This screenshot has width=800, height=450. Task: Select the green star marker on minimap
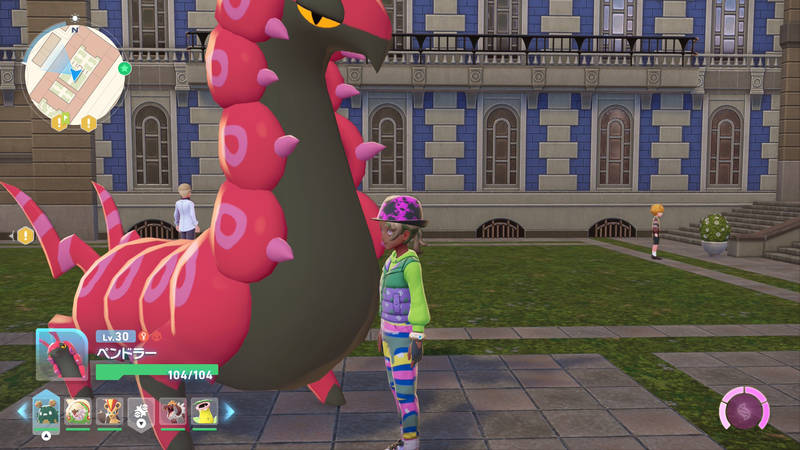124,69
